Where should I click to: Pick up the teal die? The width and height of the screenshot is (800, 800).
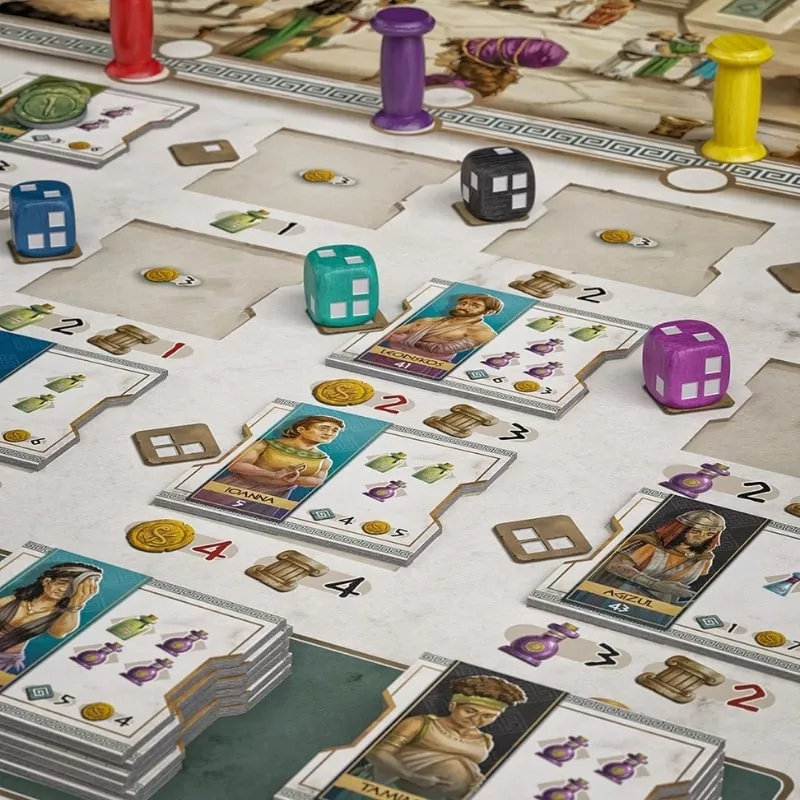pyautogui.click(x=341, y=285)
